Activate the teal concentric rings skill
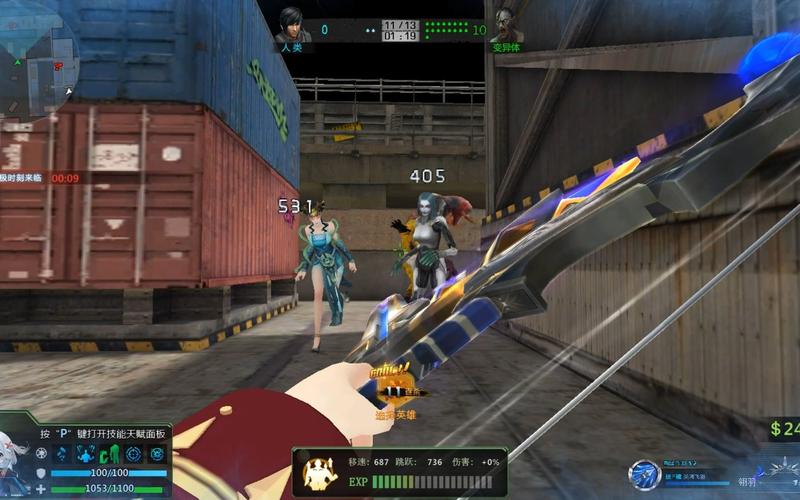 click(x=158, y=454)
